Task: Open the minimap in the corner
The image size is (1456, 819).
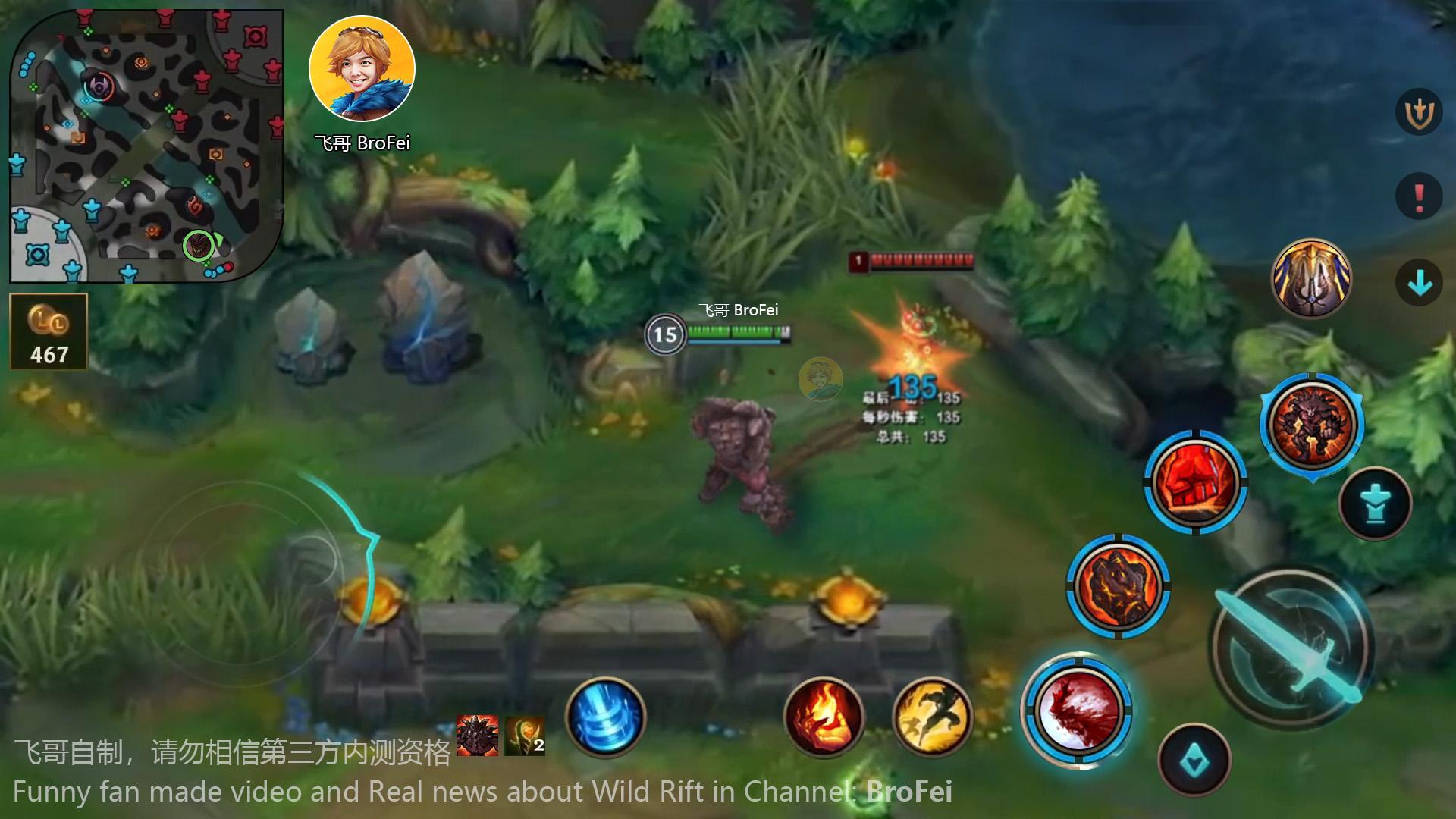Action: coord(146,146)
